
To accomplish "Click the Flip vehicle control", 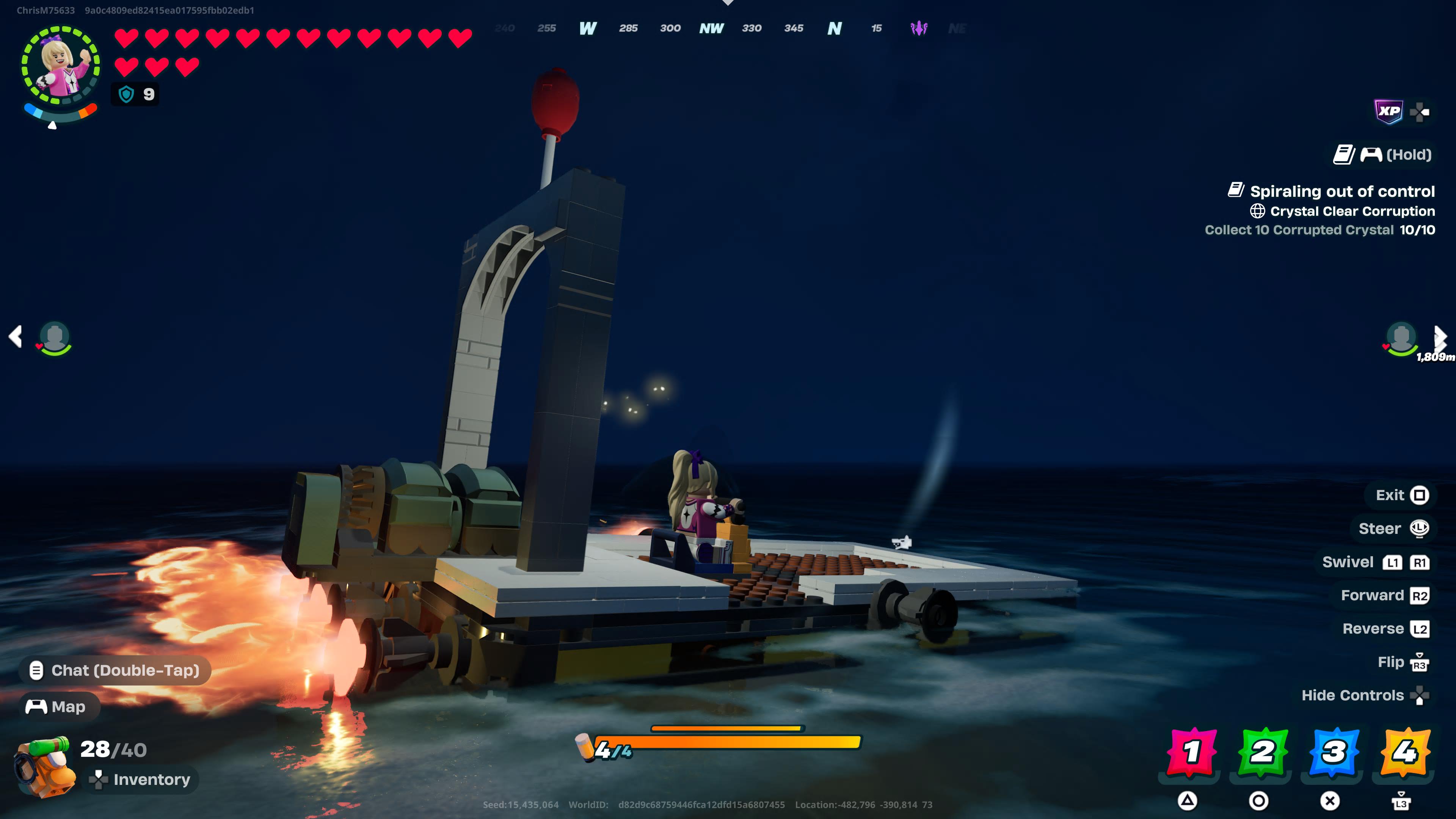I will tap(1402, 662).
